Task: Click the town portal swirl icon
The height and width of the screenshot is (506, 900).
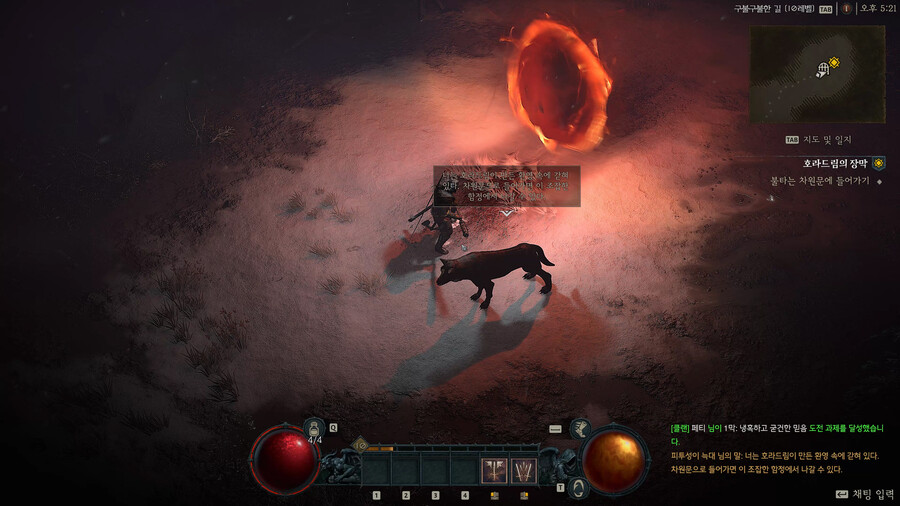Action: click(577, 488)
